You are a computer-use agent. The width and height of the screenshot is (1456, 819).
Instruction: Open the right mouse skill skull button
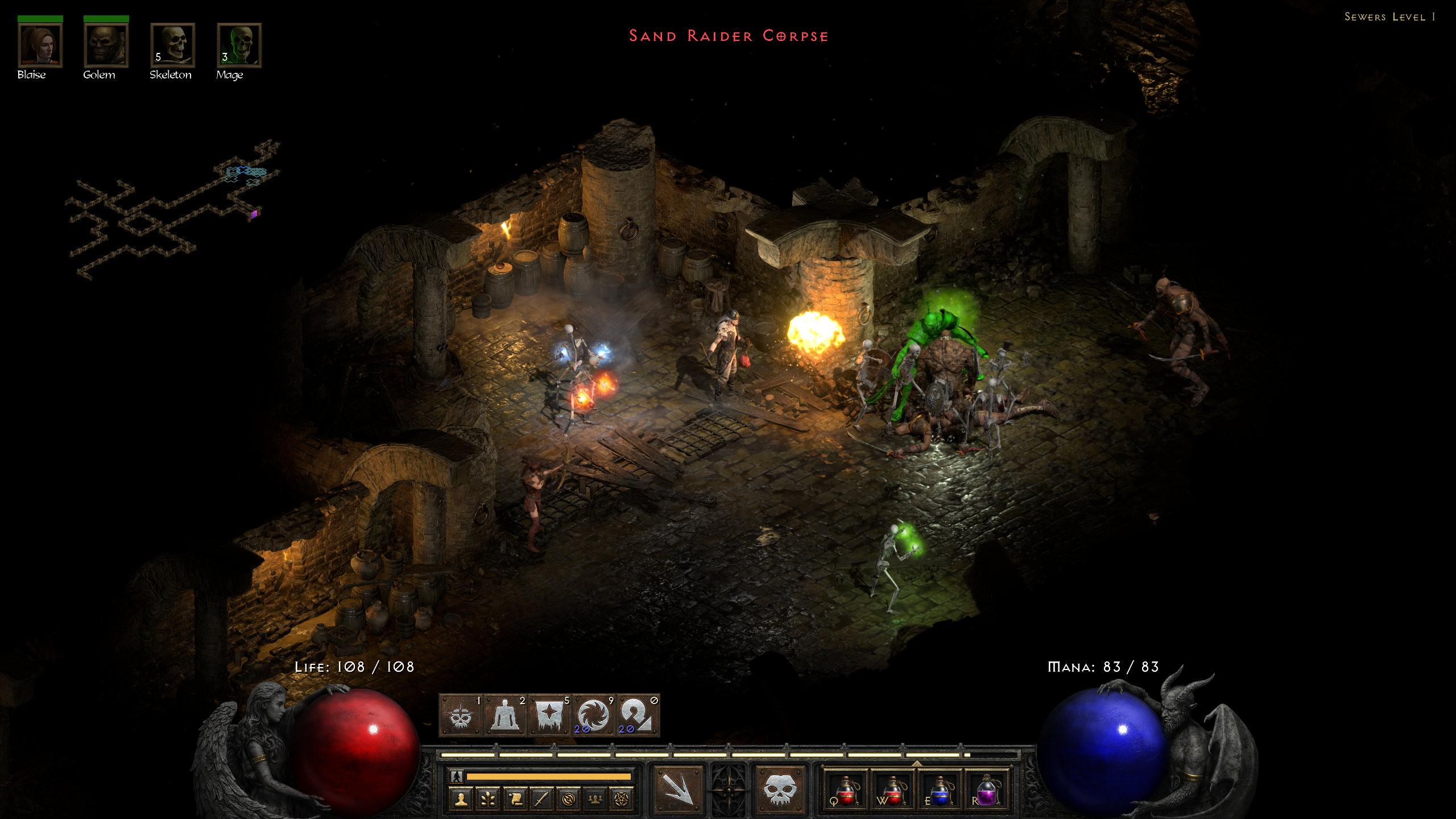point(779,789)
